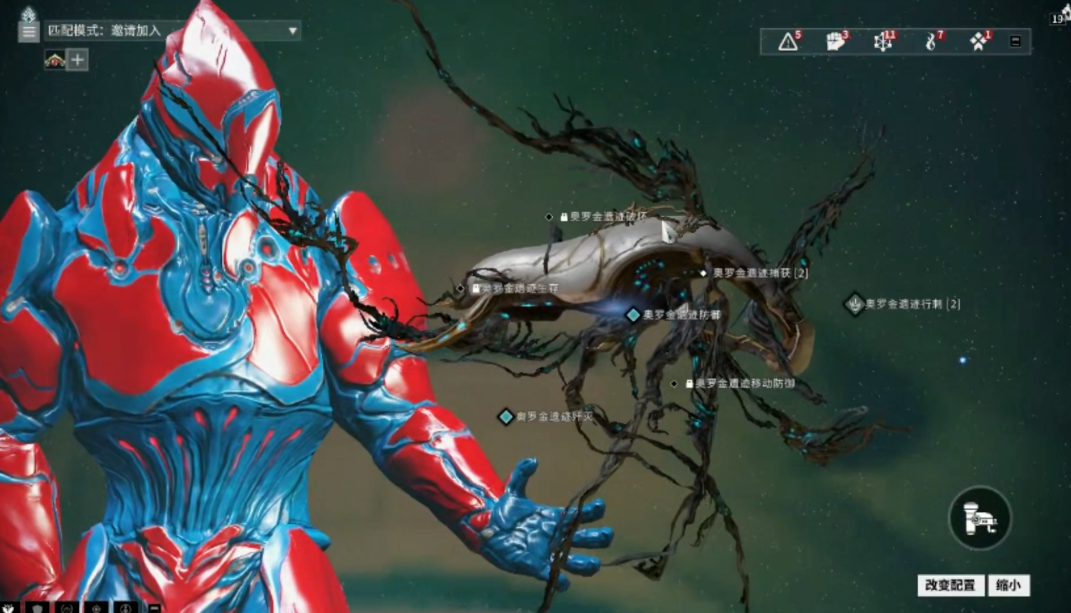
Task: Select your squad member avatar
Action: point(54,60)
